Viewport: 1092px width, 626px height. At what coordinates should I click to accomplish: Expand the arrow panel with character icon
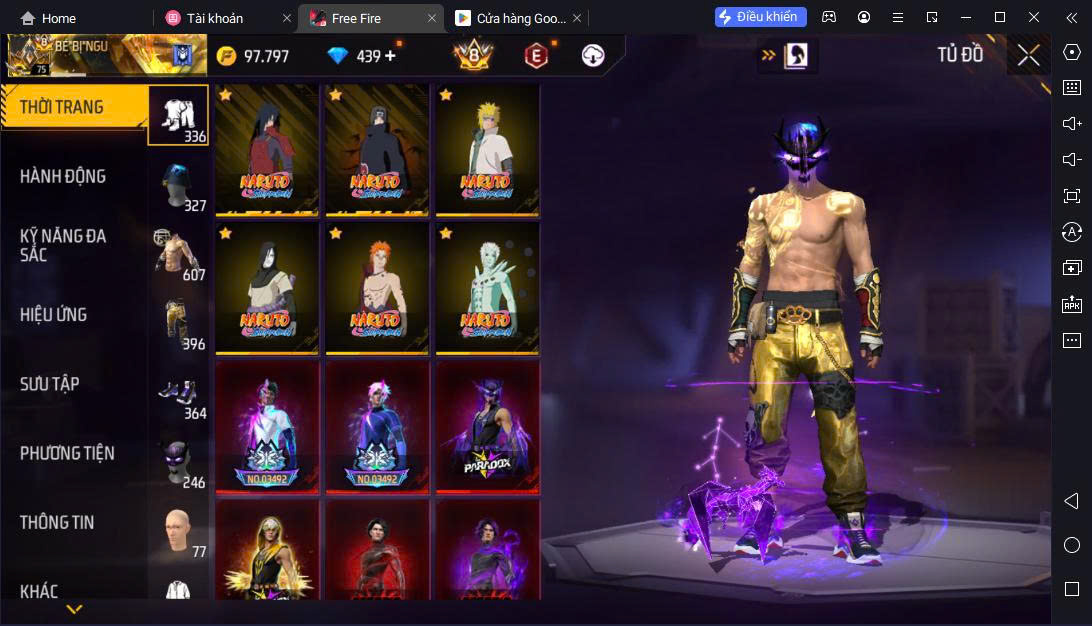tap(787, 56)
